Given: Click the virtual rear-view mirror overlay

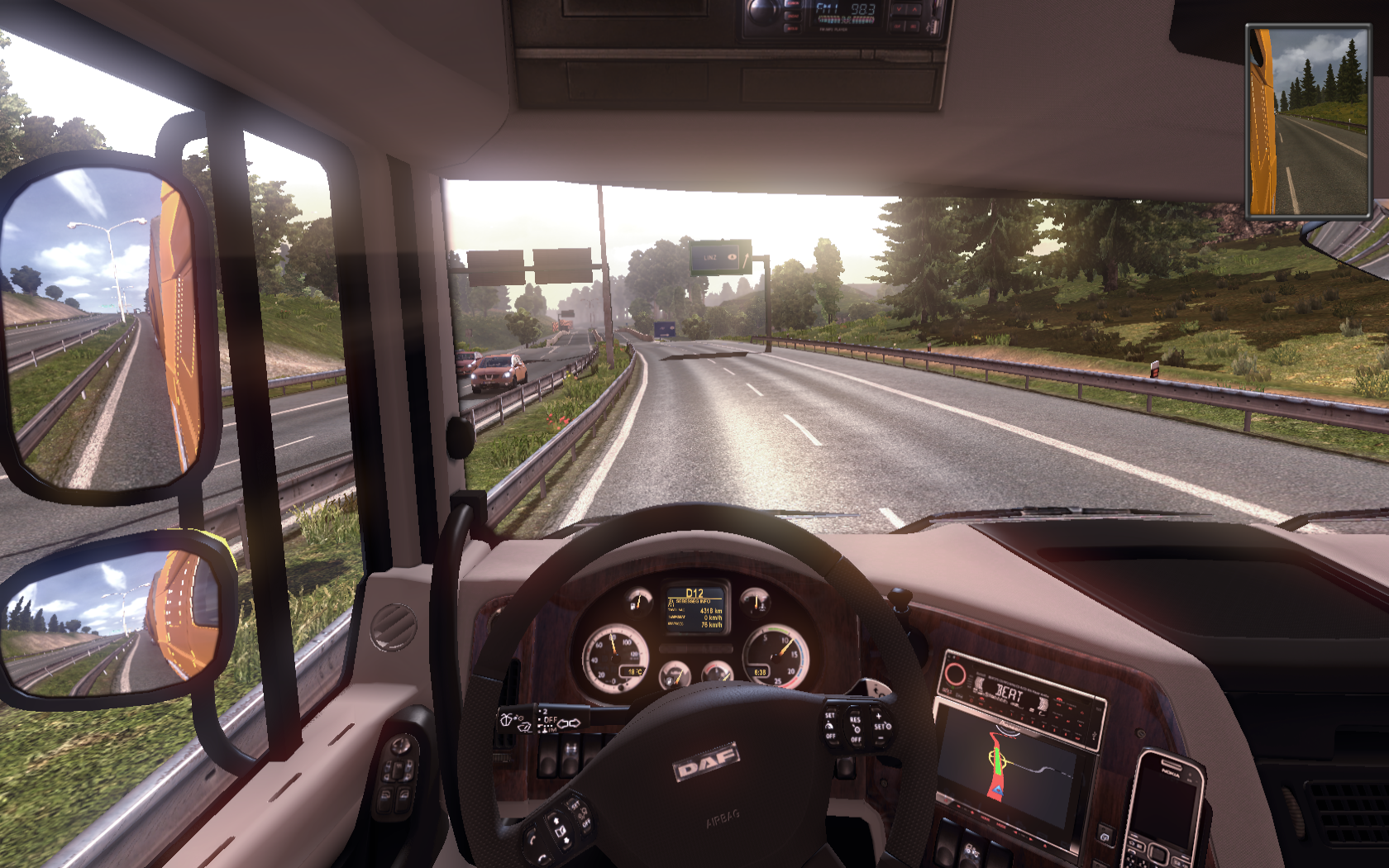Looking at the screenshot, I should pos(1307,122).
